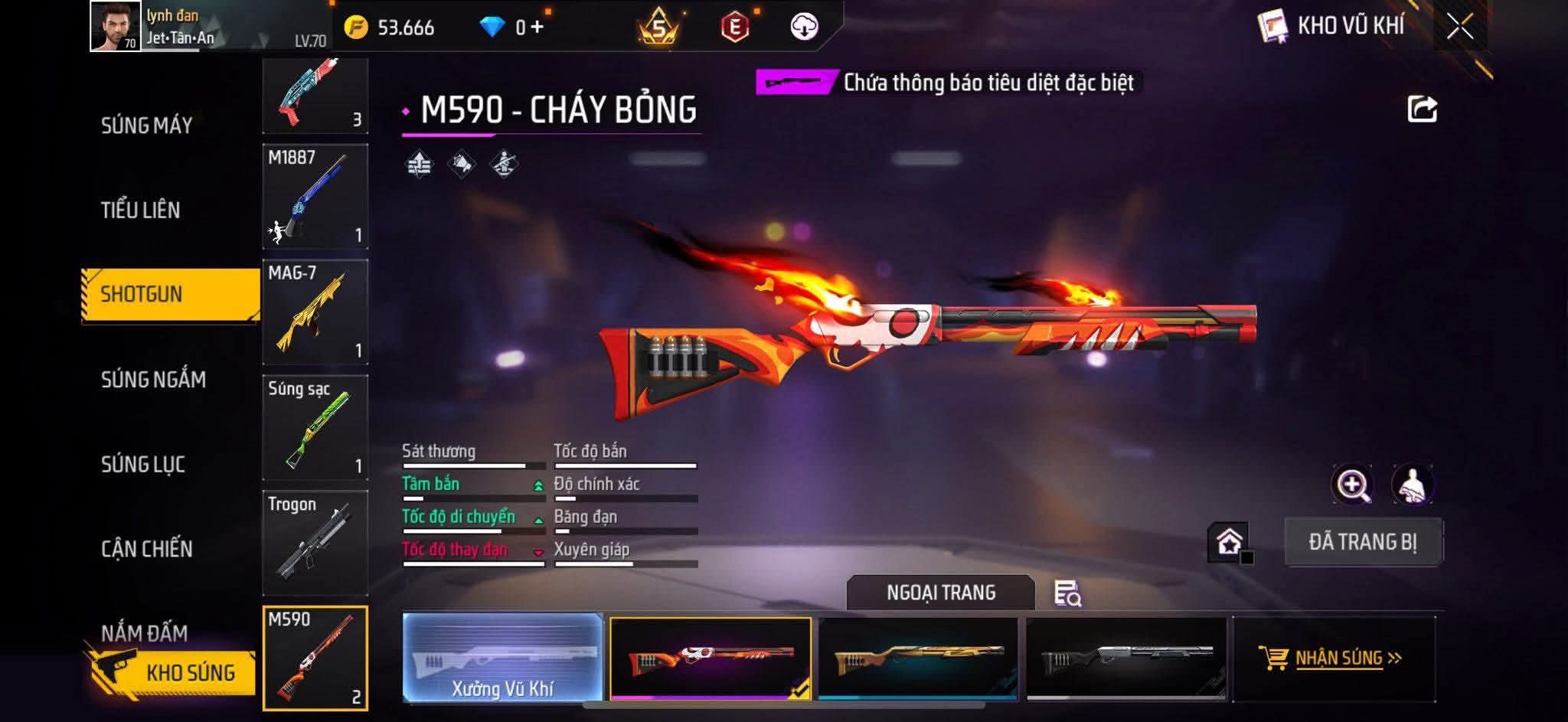The height and width of the screenshot is (722, 1568).
Task: Open the NGOẠI TRANG tab
Action: pyautogui.click(x=941, y=593)
